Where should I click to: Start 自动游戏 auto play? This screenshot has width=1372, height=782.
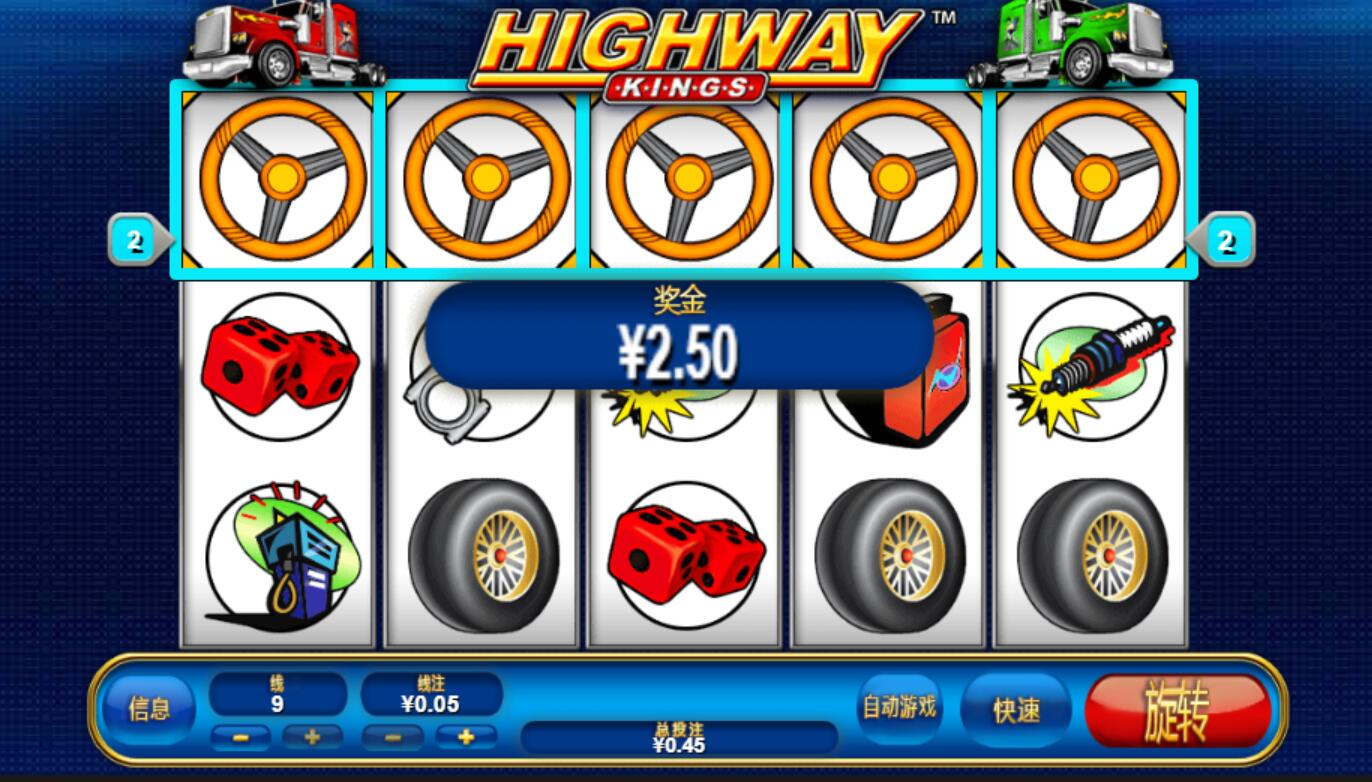899,707
